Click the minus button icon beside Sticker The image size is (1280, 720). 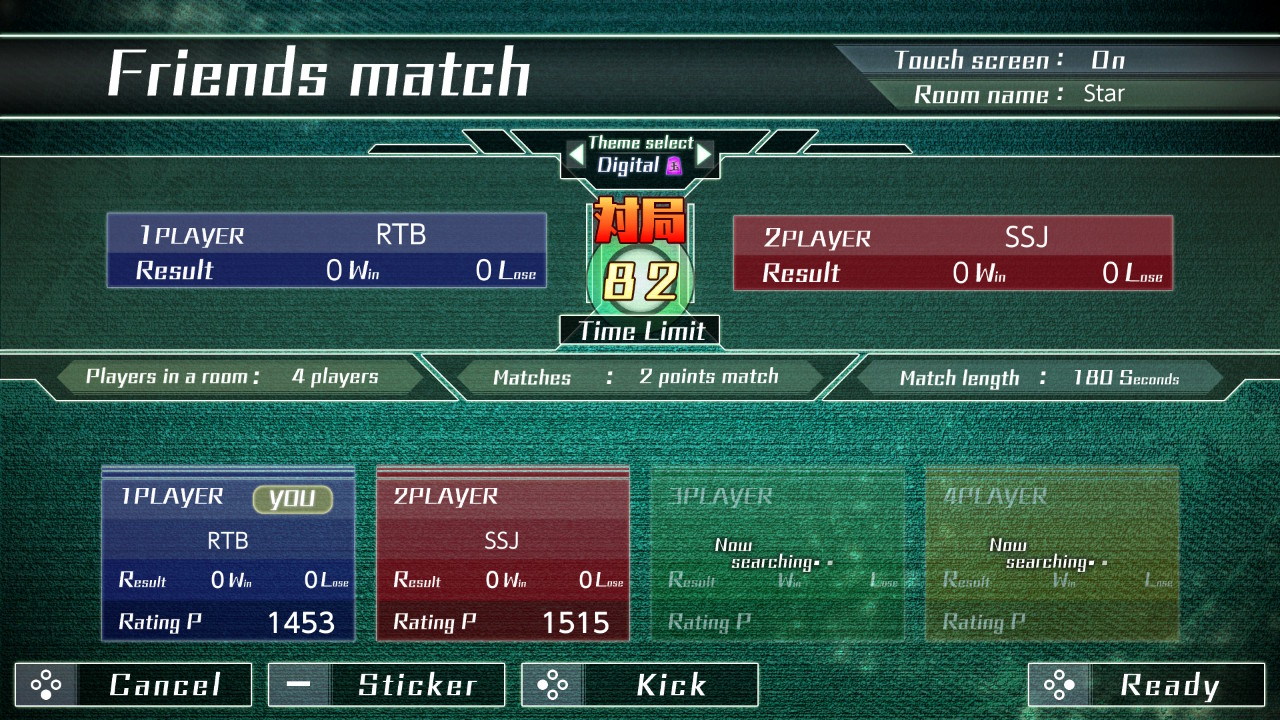click(298, 685)
